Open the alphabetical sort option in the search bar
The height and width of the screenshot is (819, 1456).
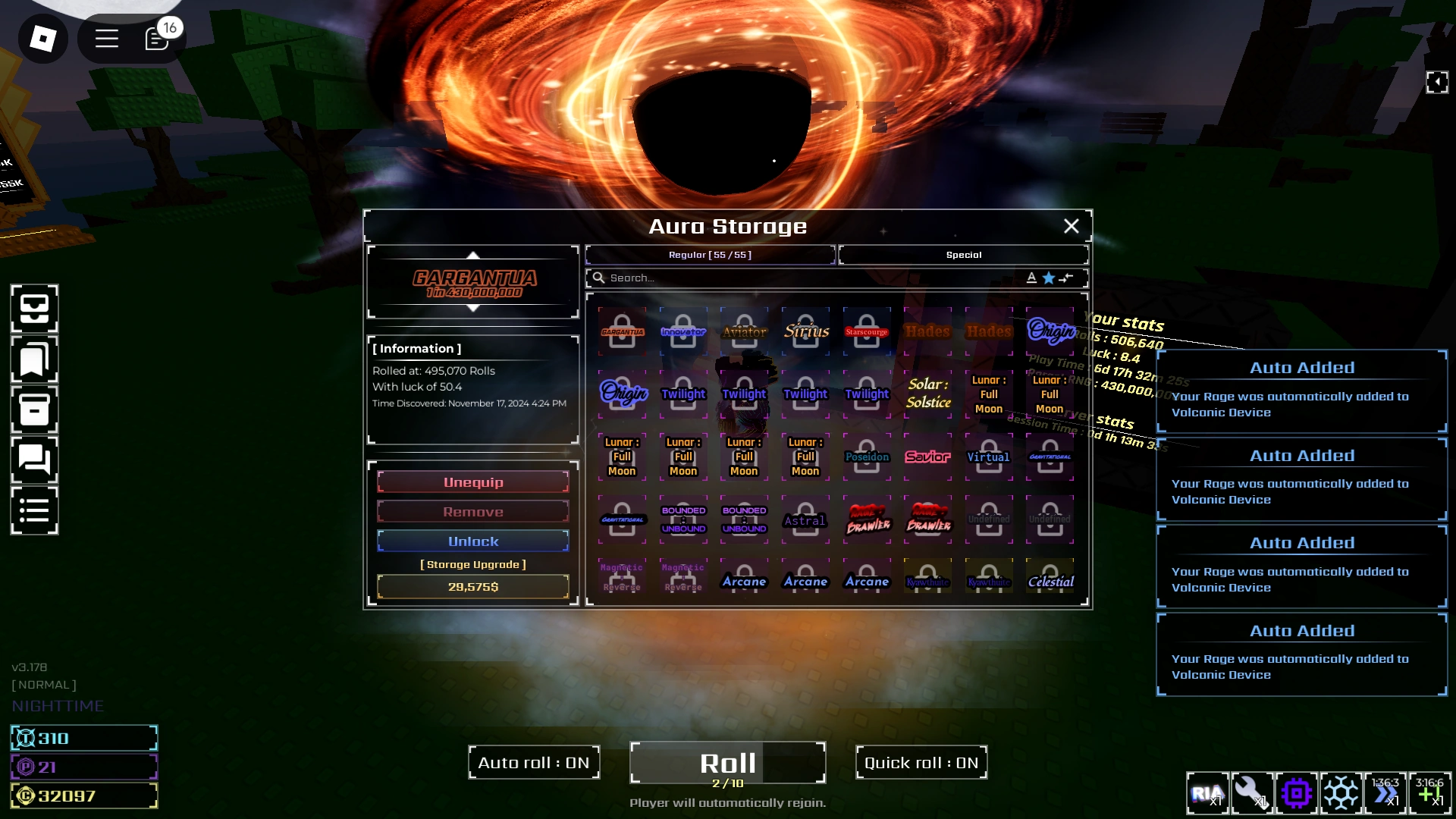pyautogui.click(x=1031, y=278)
